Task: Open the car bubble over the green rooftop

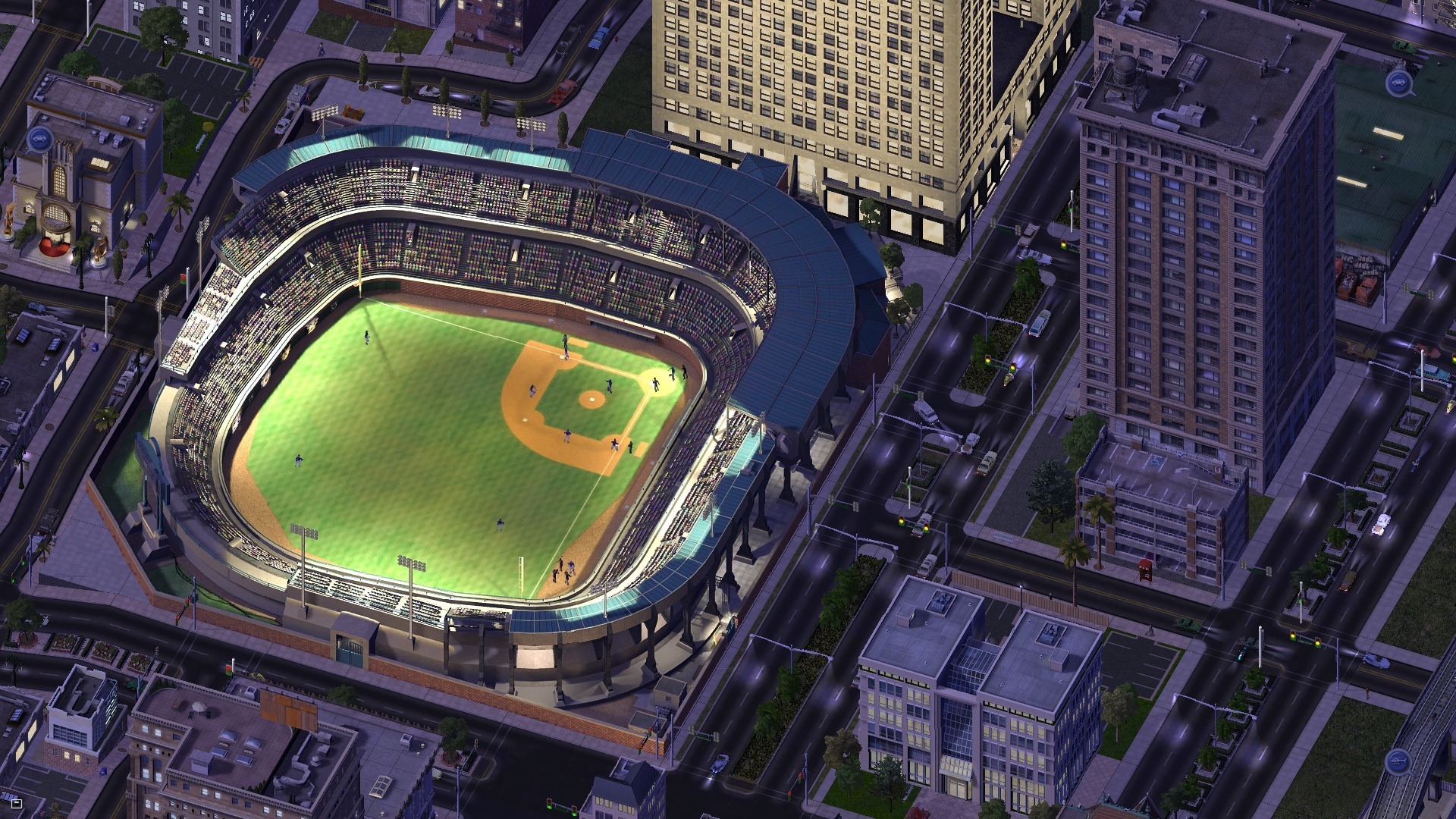Action: click(x=1397, y=84)
